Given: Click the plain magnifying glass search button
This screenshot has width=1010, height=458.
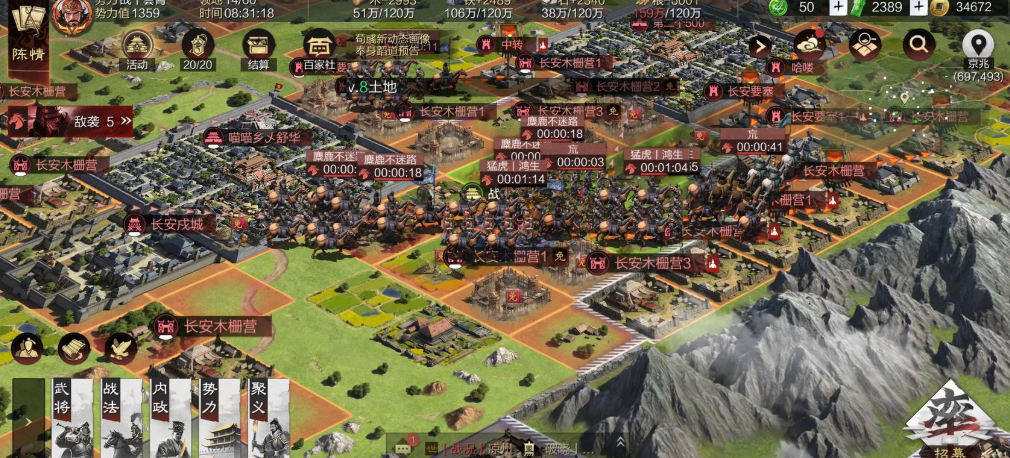Looking at the screenshot, I should click(919, 44).
